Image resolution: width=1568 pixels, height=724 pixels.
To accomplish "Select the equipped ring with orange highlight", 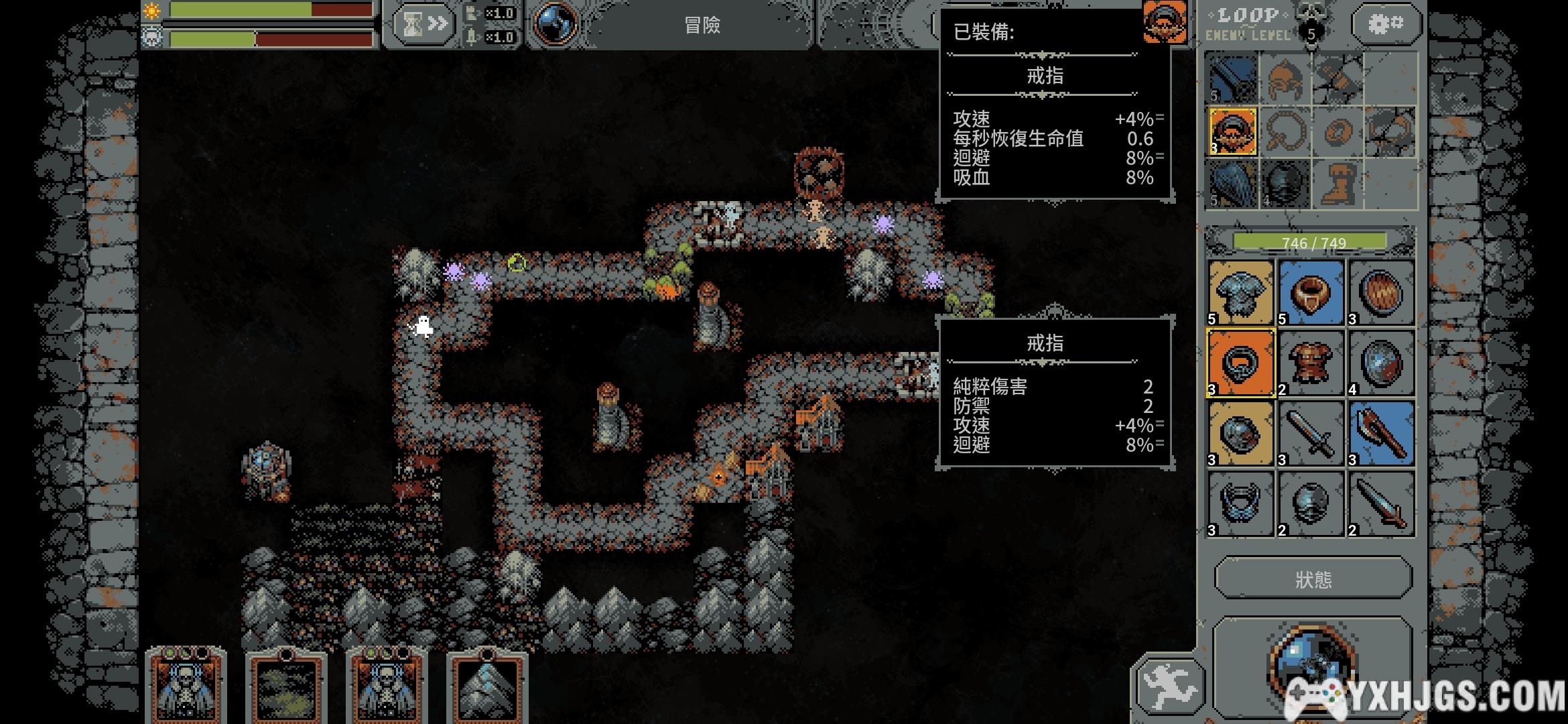I will coord(1233,131).
